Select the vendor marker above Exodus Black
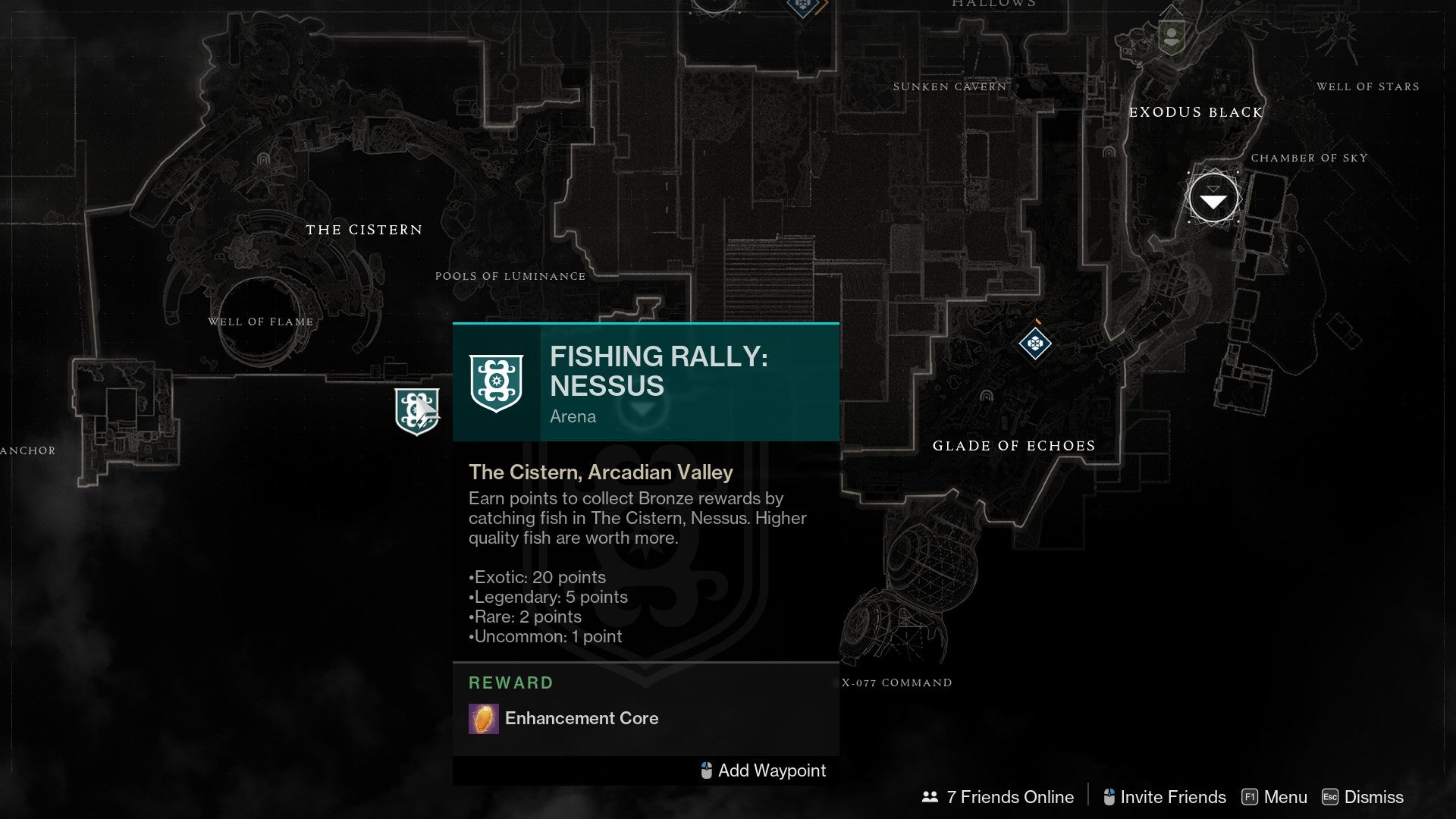Viewport: 1456px width, 819px height. [x=1172, y=36]
